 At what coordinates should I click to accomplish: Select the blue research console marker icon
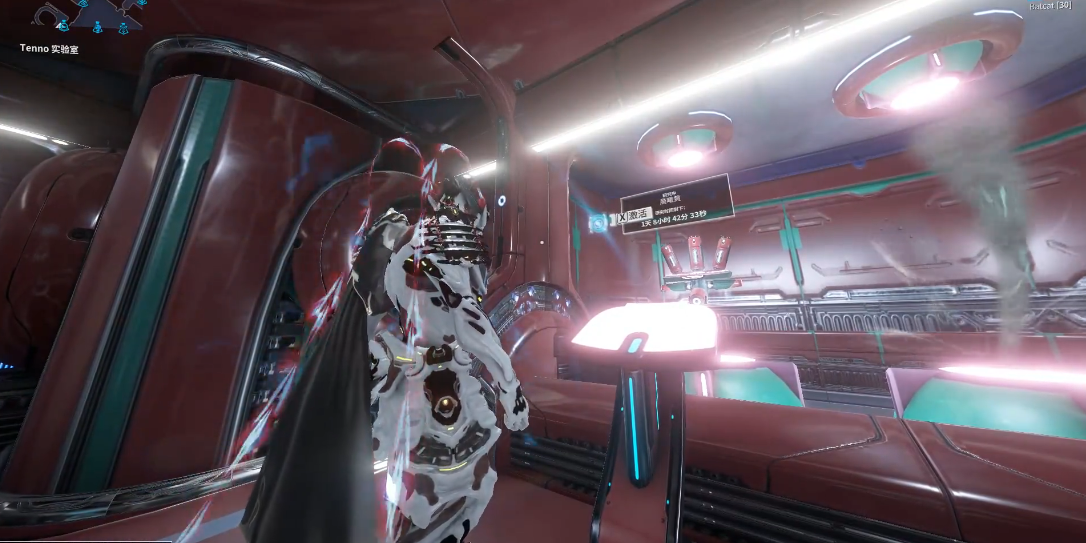tap(600, 220)
